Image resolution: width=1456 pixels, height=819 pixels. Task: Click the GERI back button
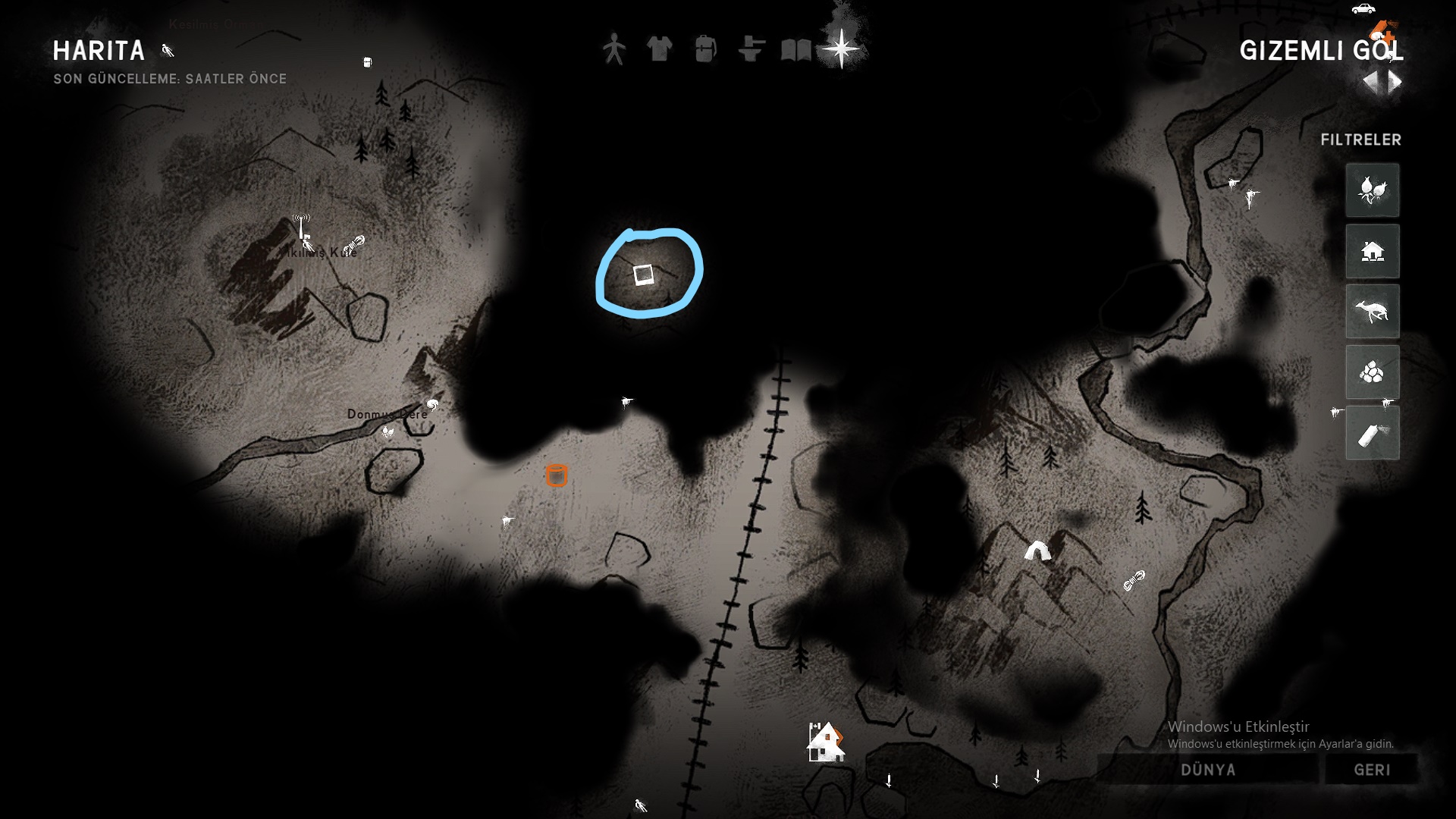[x=1372, y=770]
